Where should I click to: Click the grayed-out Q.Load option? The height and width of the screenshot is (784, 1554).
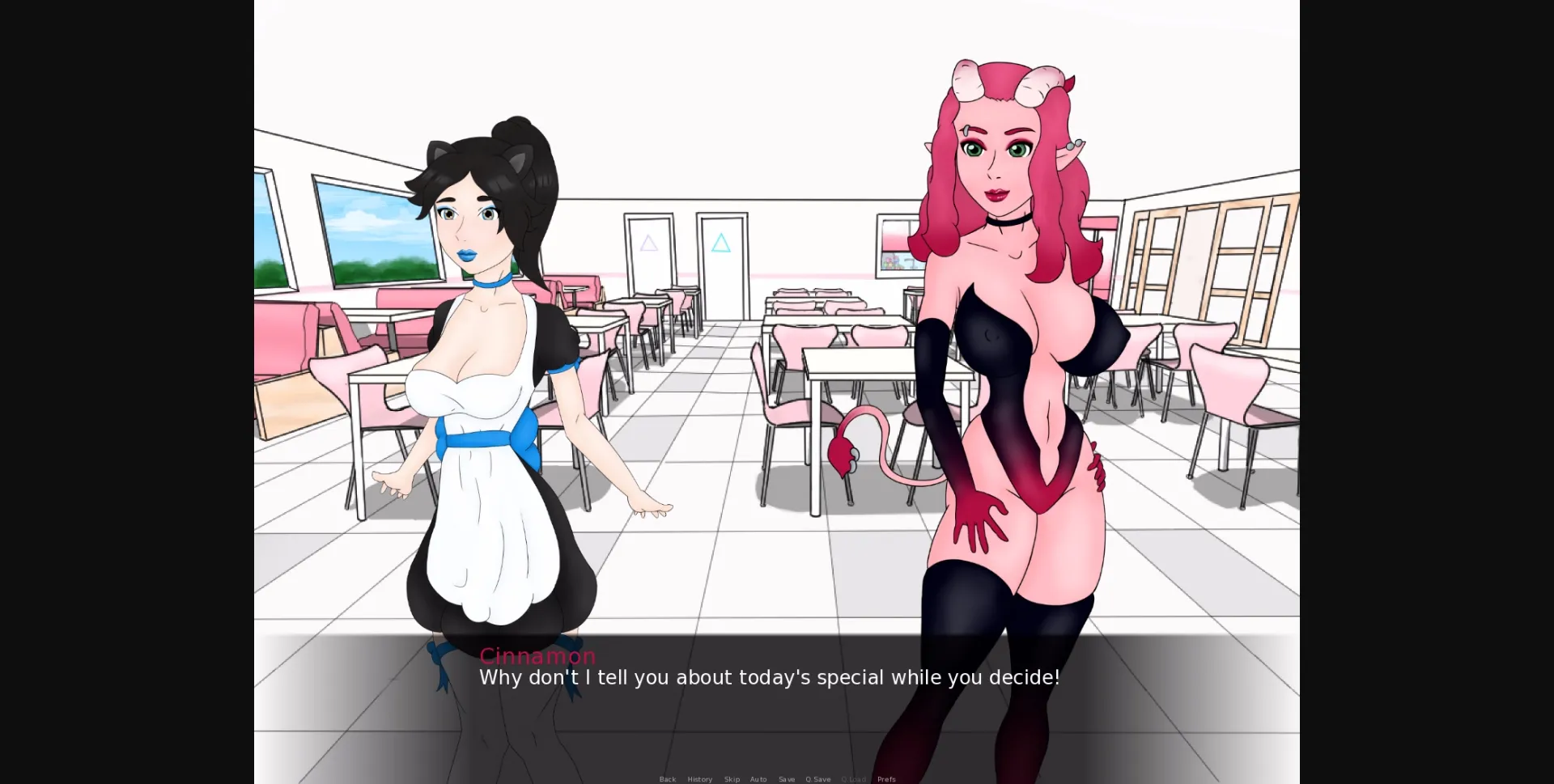[x=854, y=779]
